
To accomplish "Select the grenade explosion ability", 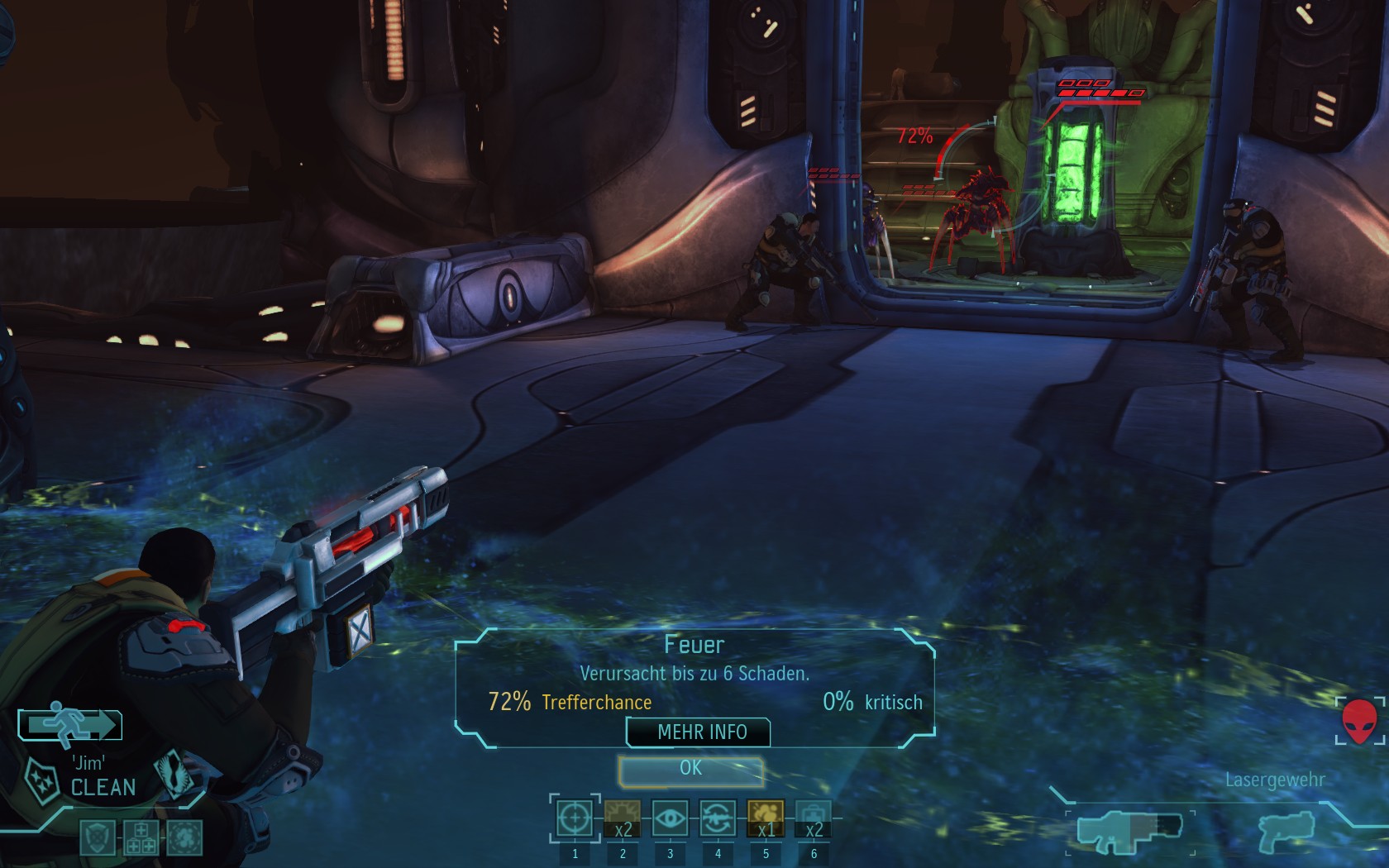I will click(623, 819).
